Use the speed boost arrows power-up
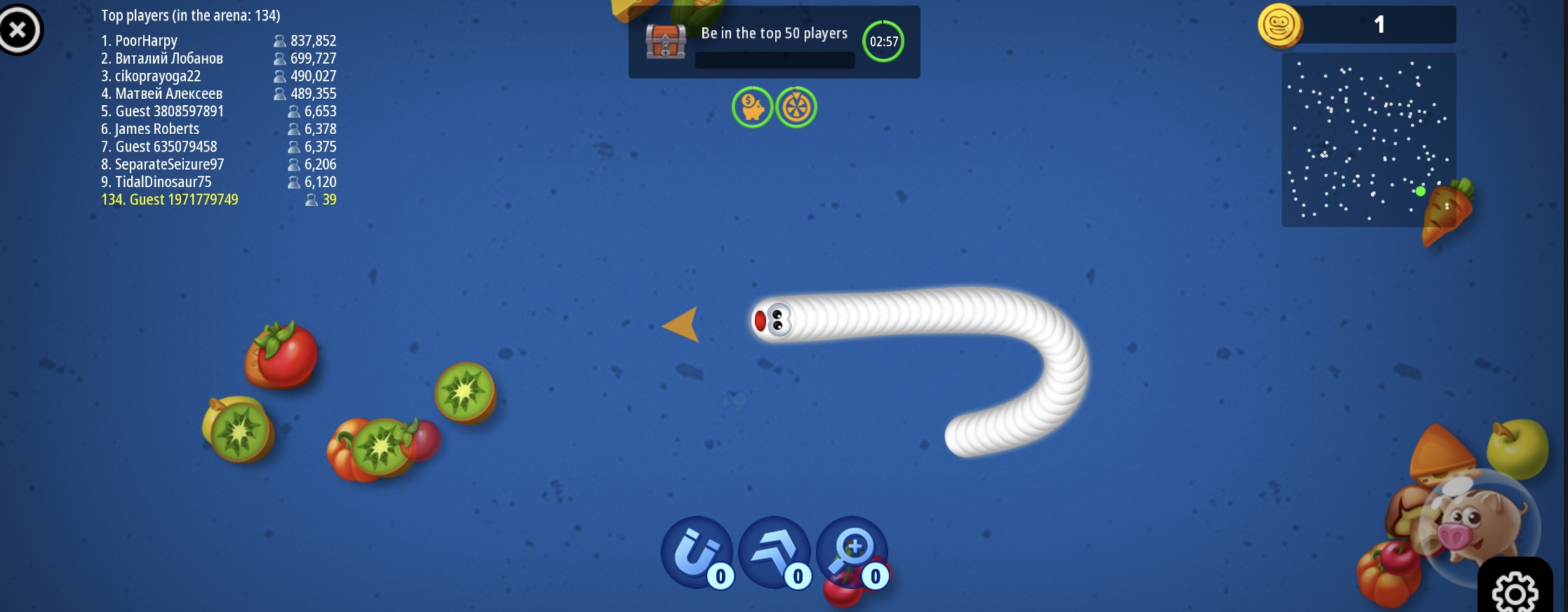 (x=774, y=552)
